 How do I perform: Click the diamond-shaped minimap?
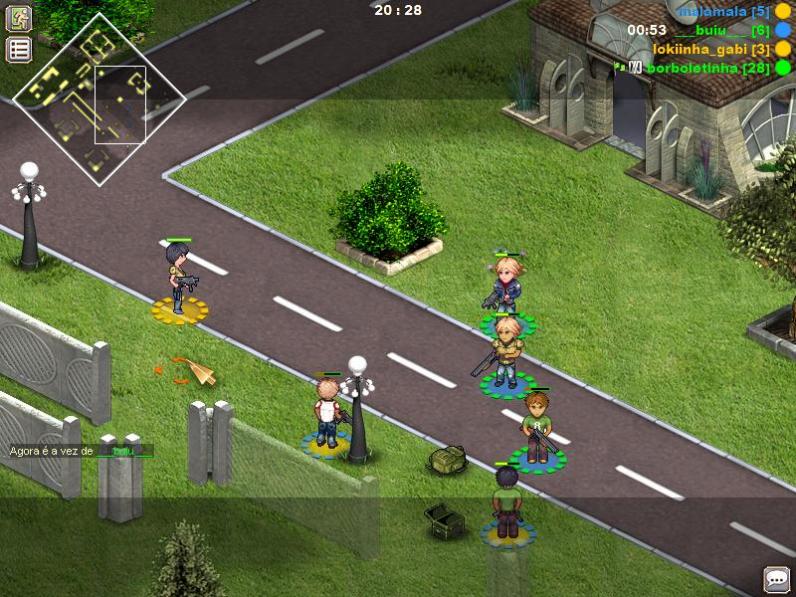(x=99, y=98)
